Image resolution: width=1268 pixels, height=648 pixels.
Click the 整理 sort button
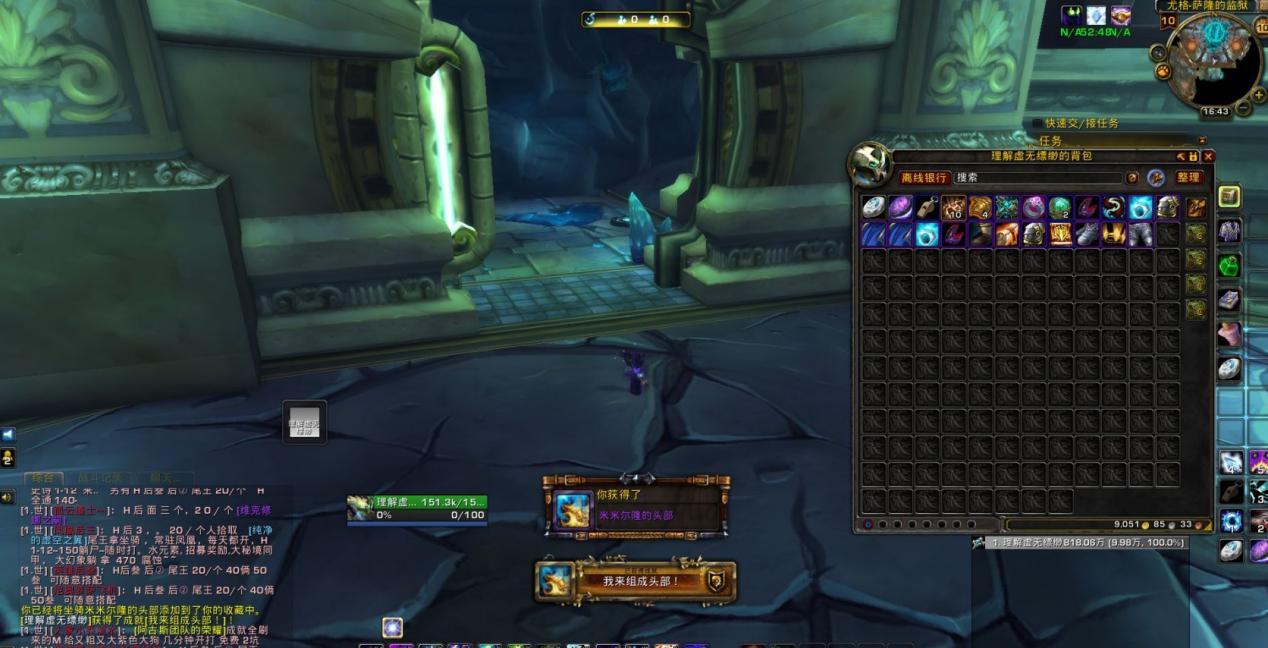click(x=1187, y=177)
